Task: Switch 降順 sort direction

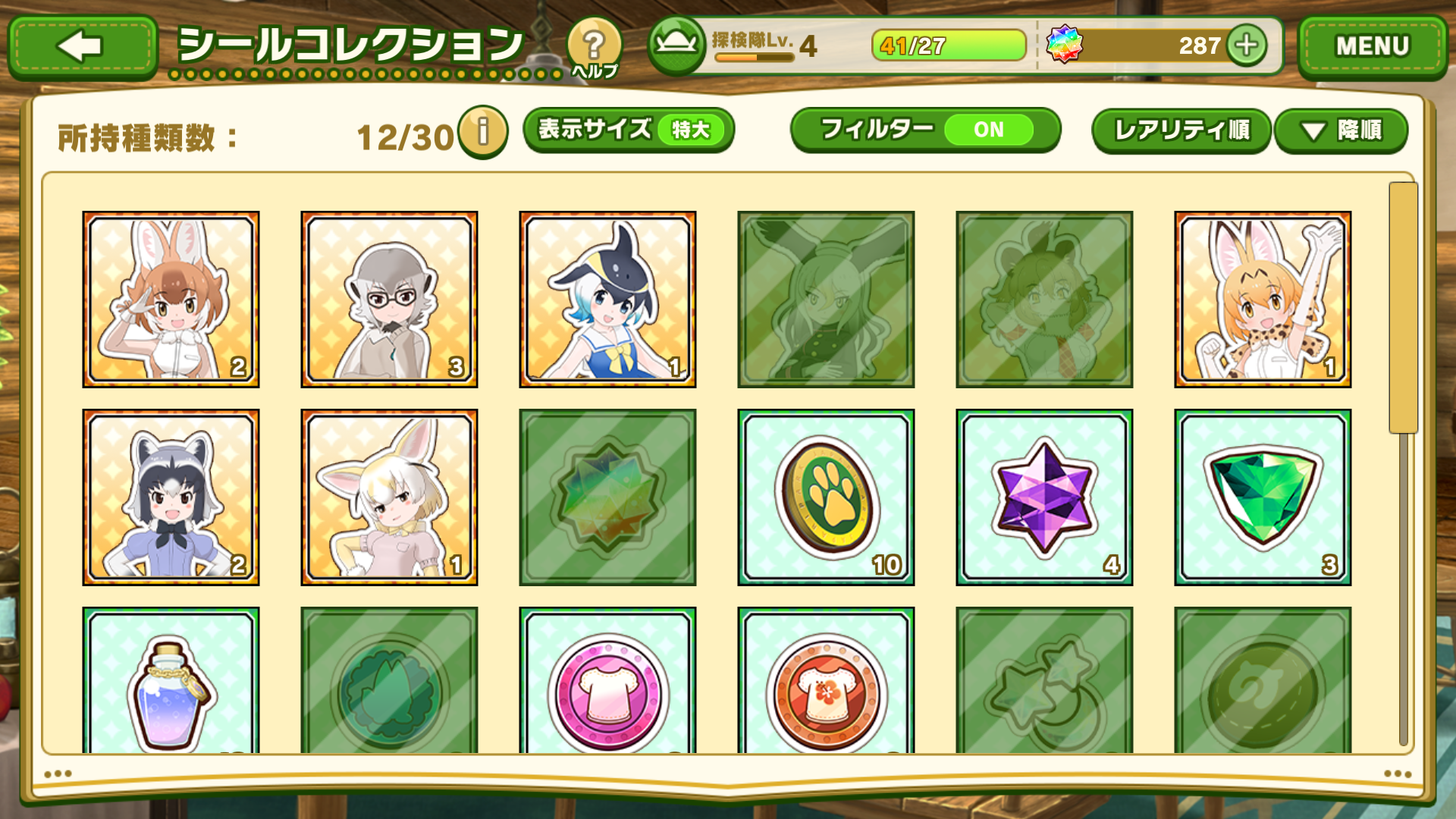Action: click(x=1341, y=130)
